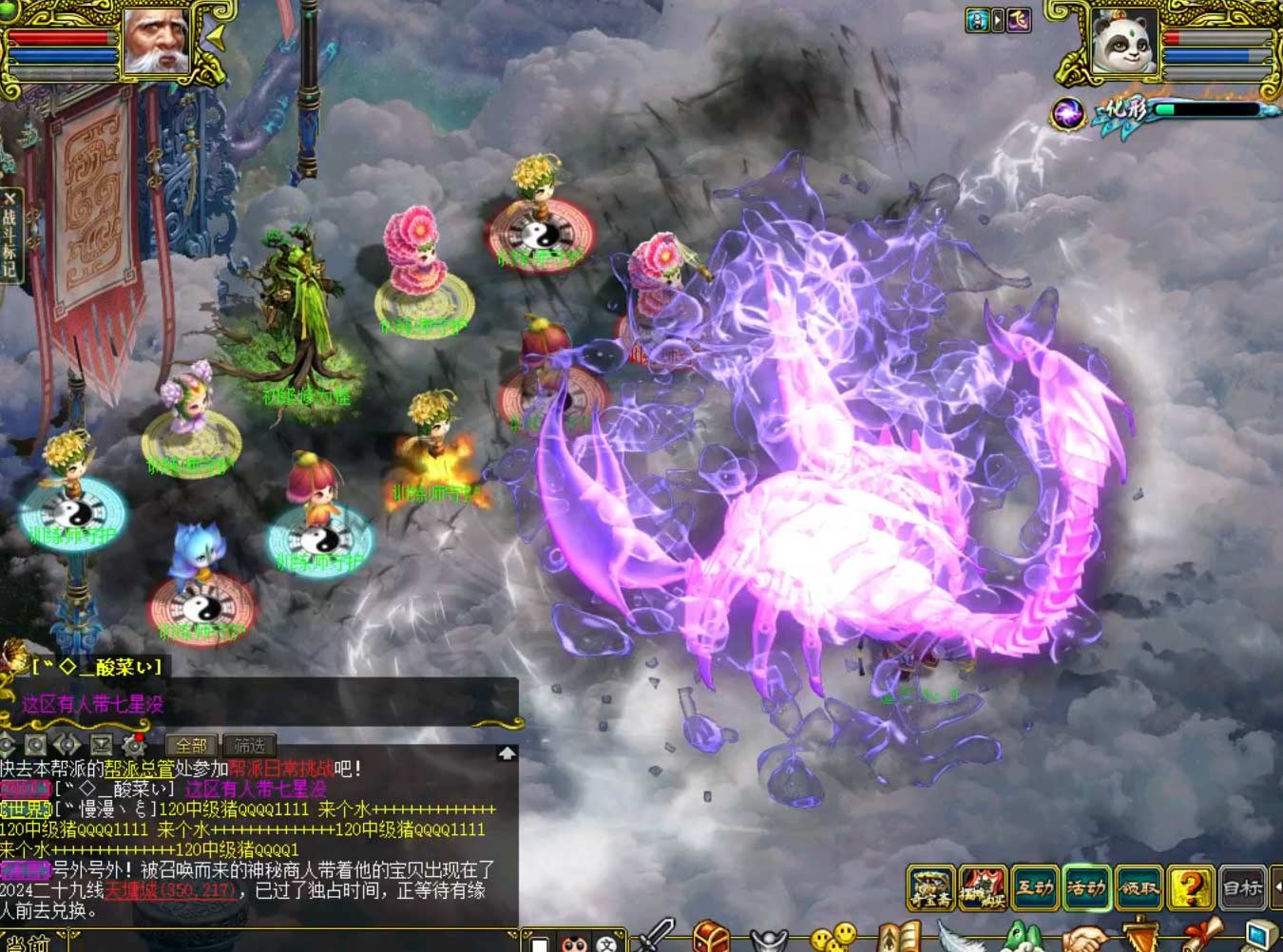Click the purple 飞 fly icon
The height and width of the screenshot is (952, 1283).
[x=1019, y=20]
